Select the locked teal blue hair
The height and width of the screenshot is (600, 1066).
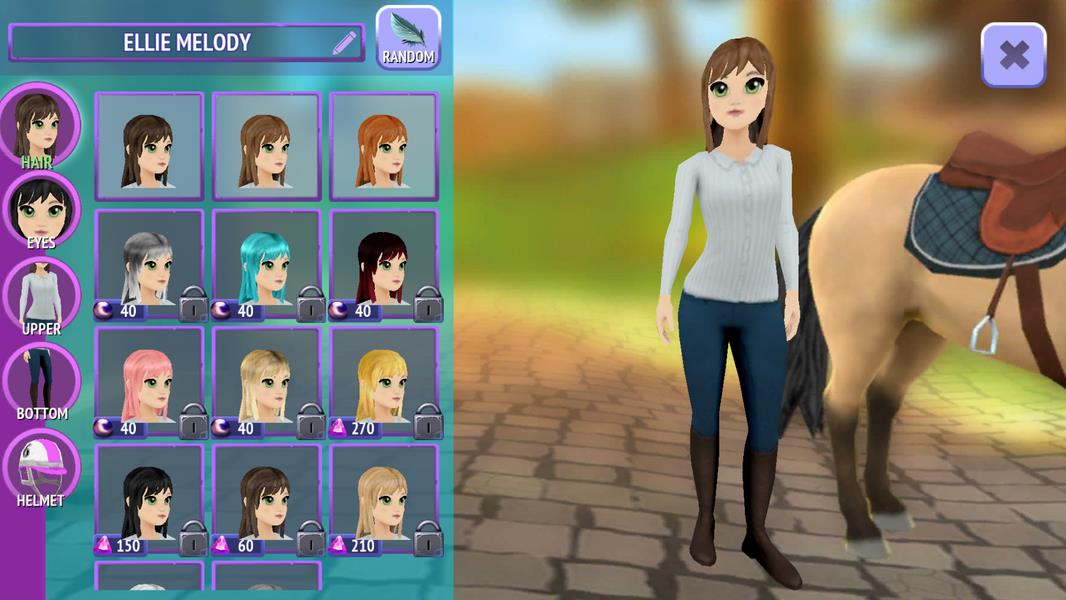(x=266, y=264)
